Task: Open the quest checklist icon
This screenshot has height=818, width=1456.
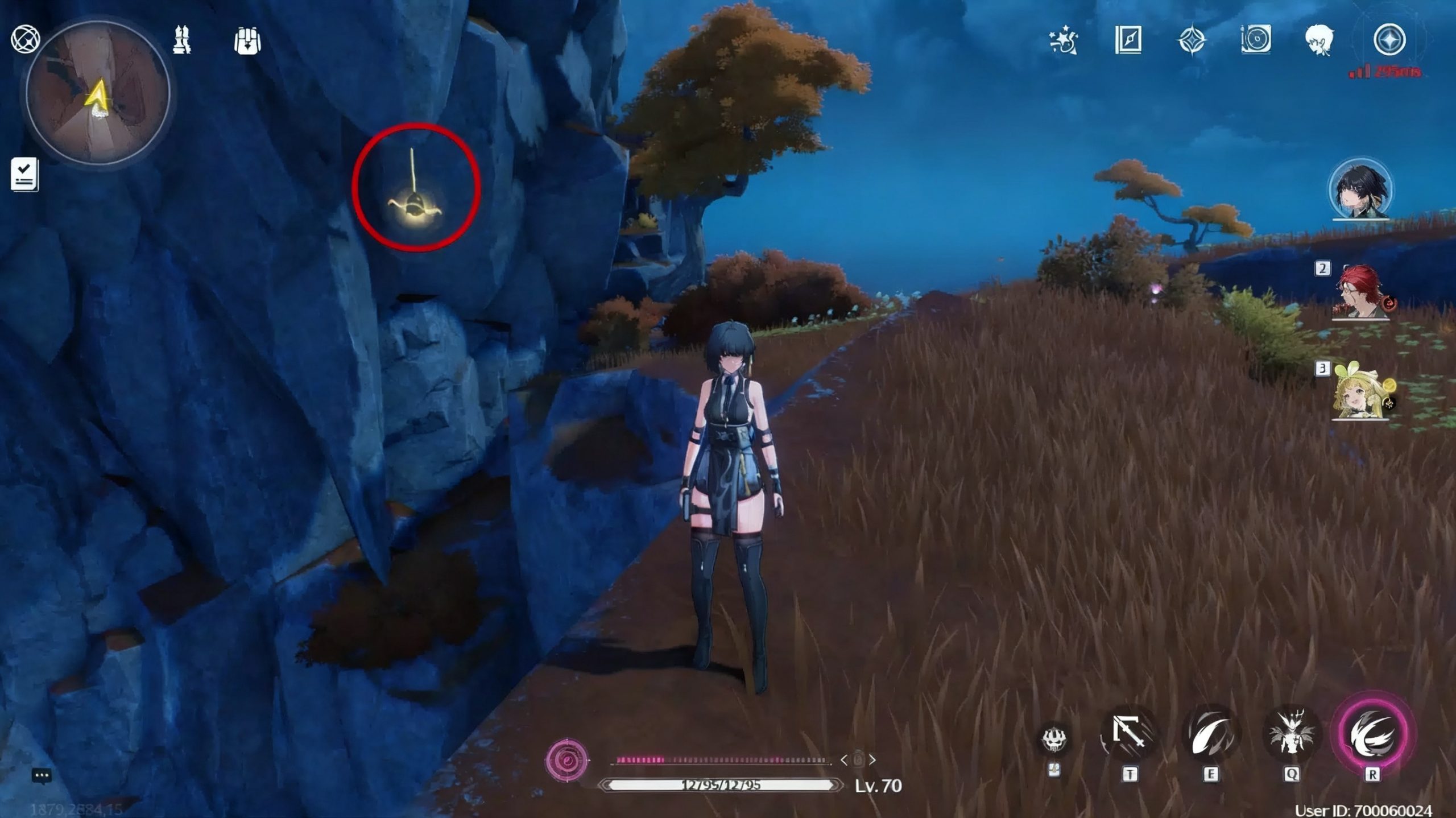Action: tap(24, 174)
